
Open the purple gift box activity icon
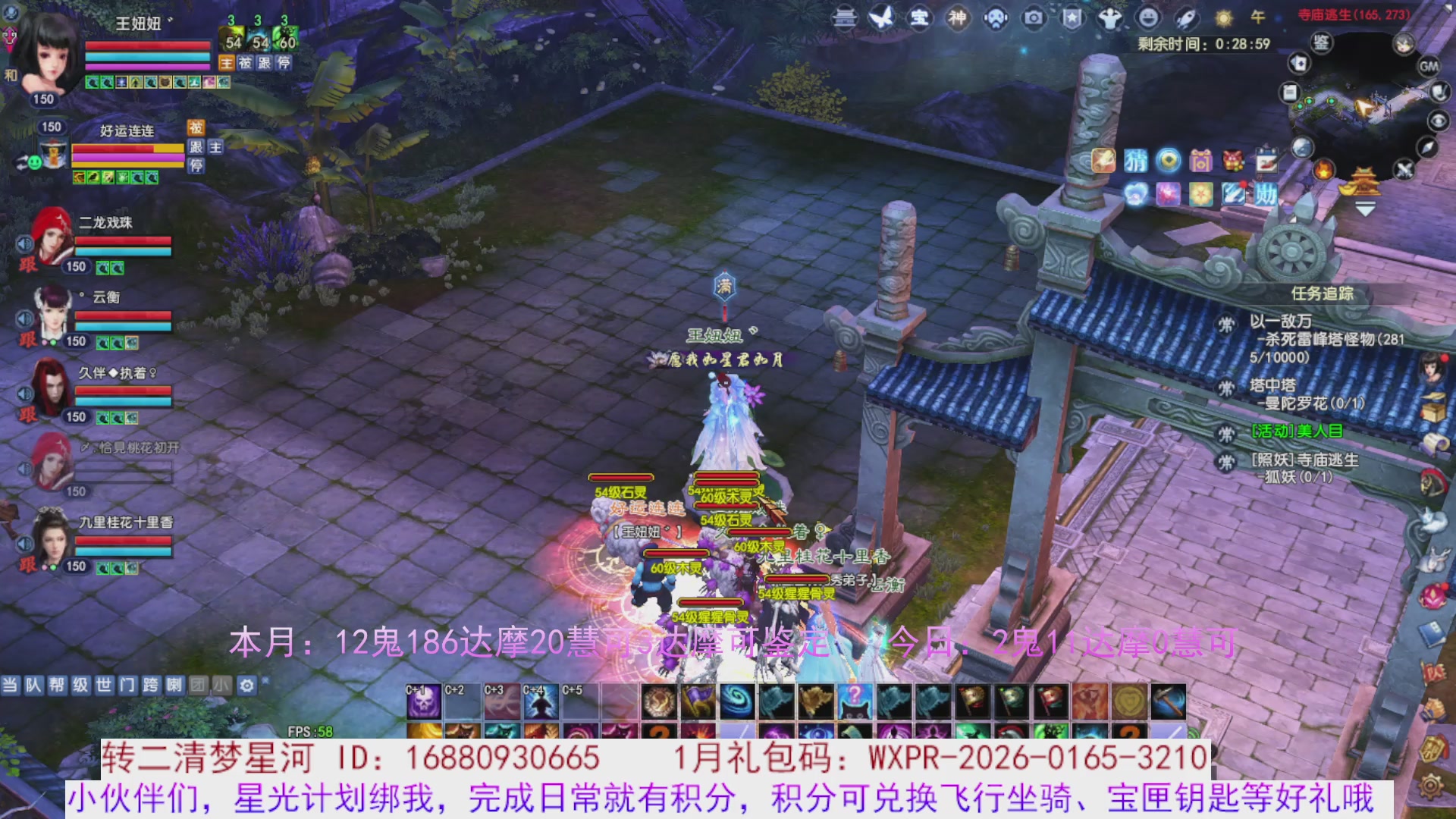[1200, 162]
